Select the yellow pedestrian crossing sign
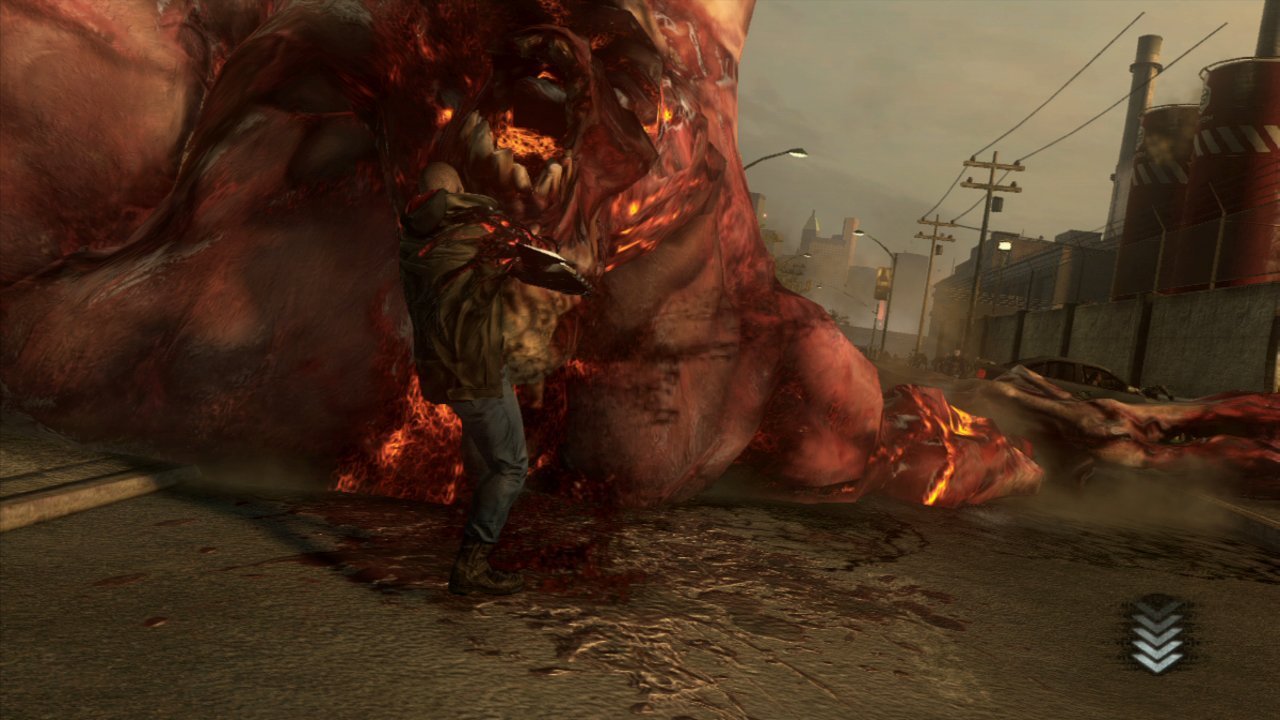 tap(883, 275)
